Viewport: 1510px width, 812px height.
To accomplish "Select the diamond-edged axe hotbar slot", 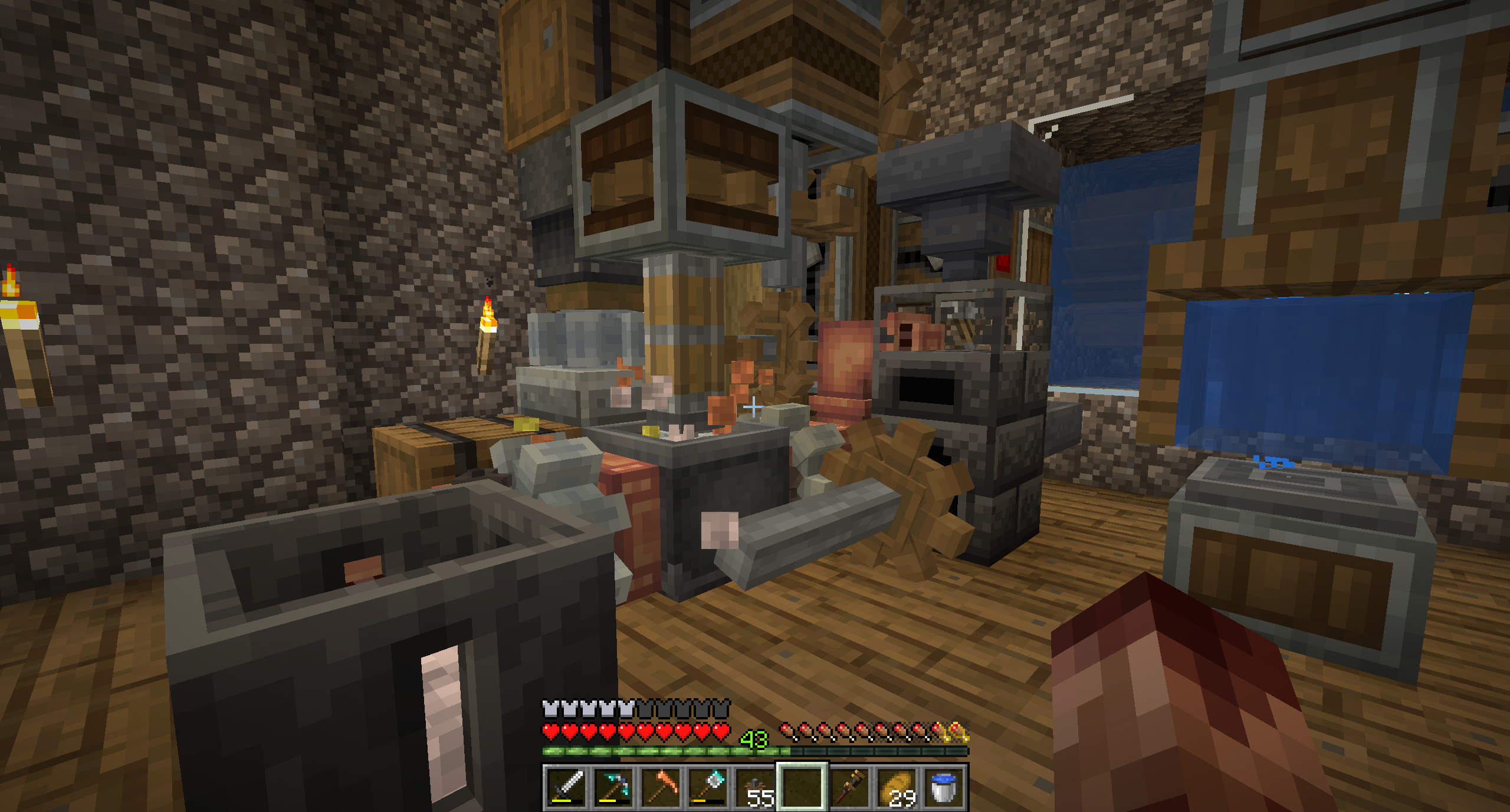I will click(x=707, y=787).
